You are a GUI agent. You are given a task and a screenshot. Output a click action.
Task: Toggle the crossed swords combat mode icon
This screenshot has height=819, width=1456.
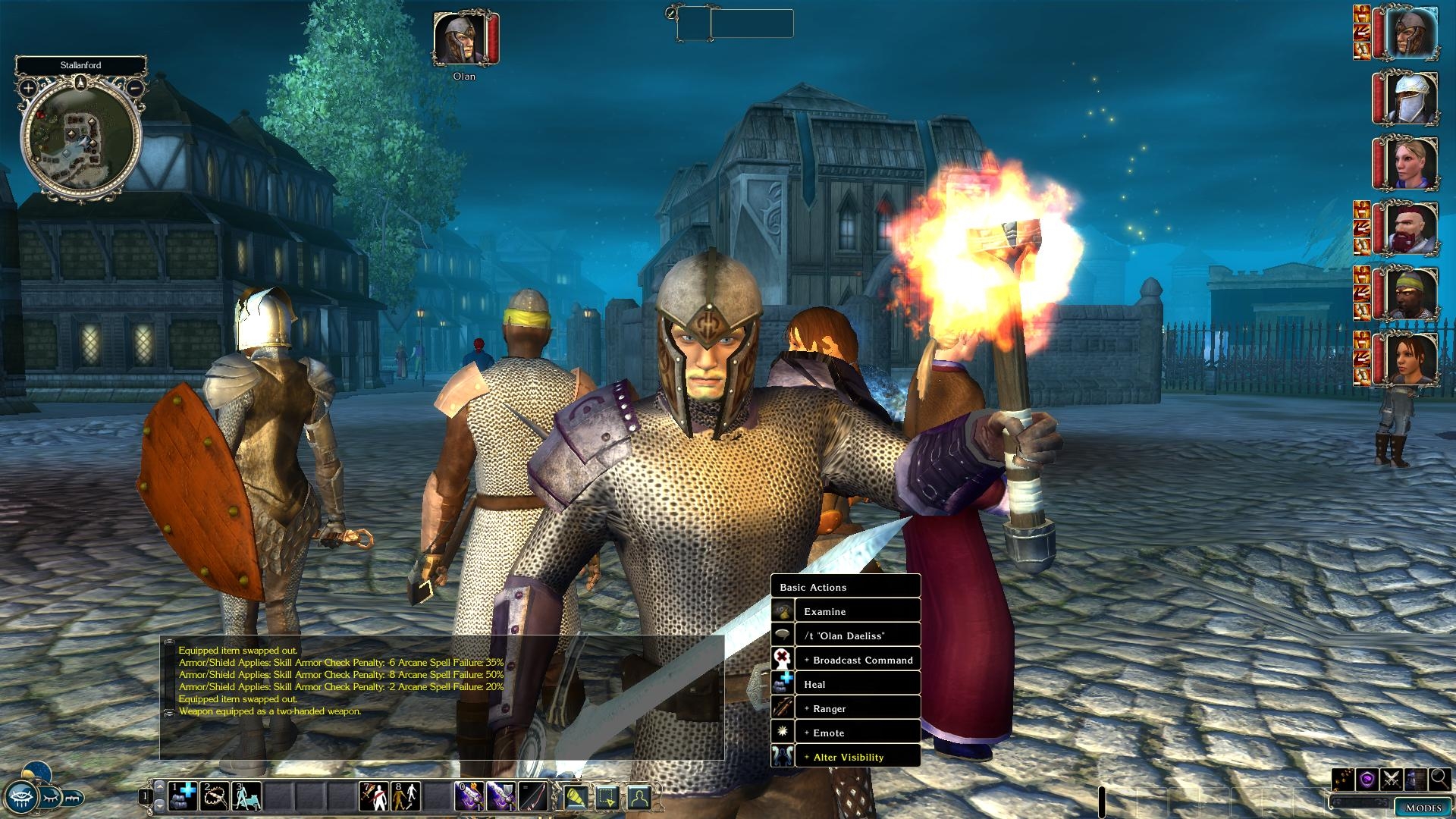pos(1391,779)
